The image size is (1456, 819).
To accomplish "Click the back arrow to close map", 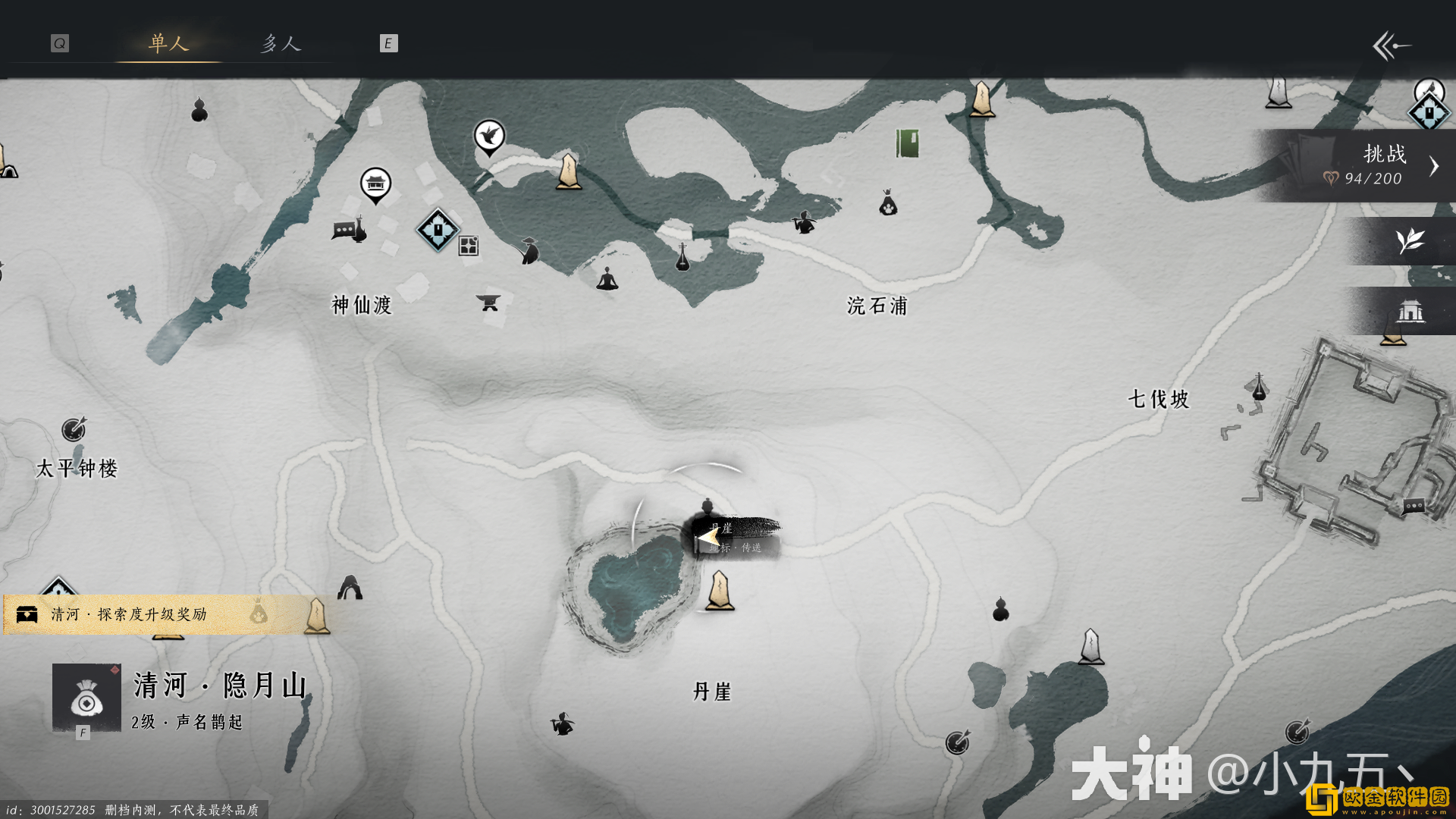I will 1391,45.
